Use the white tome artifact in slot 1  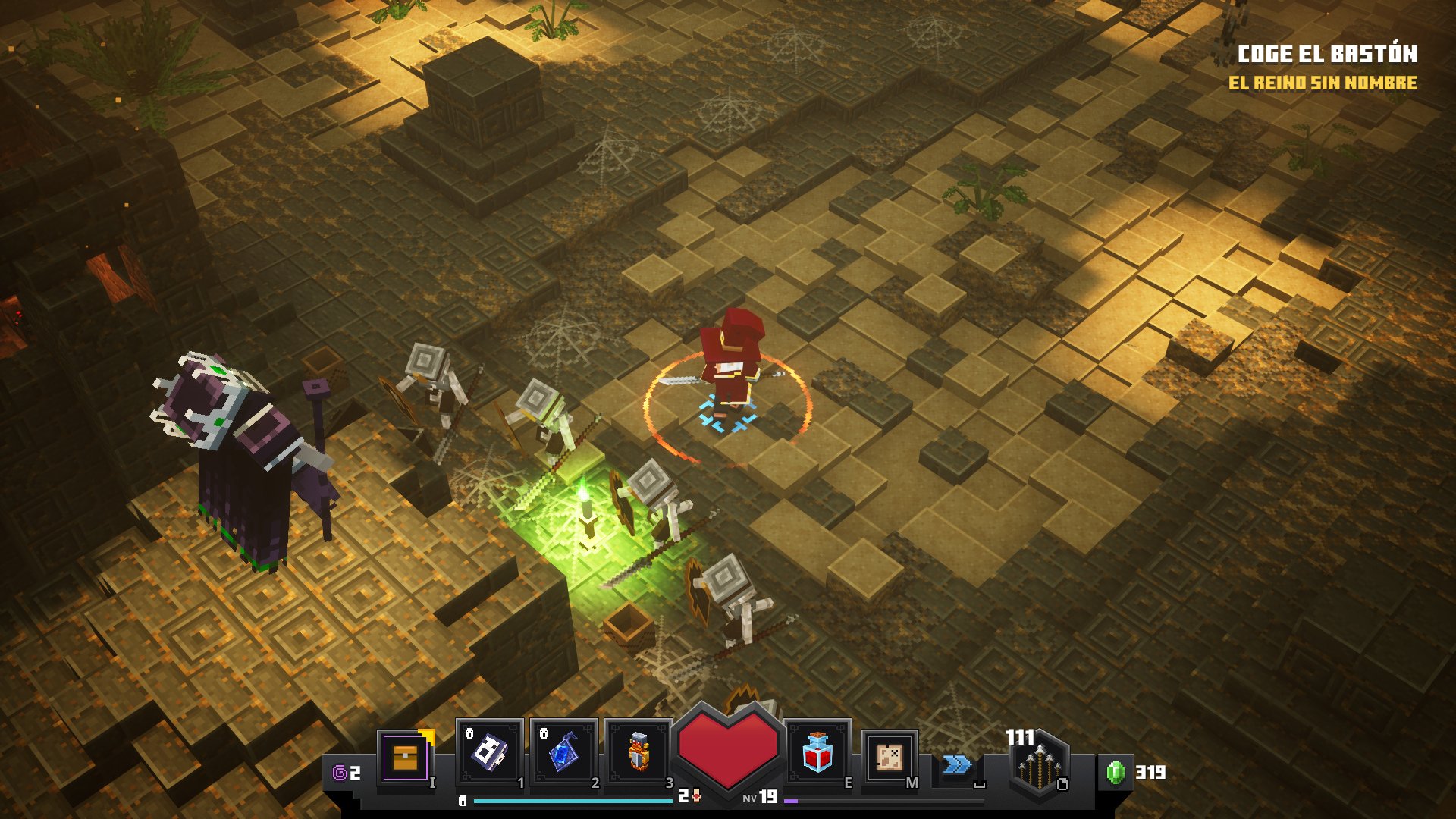[x=489, y=752]
